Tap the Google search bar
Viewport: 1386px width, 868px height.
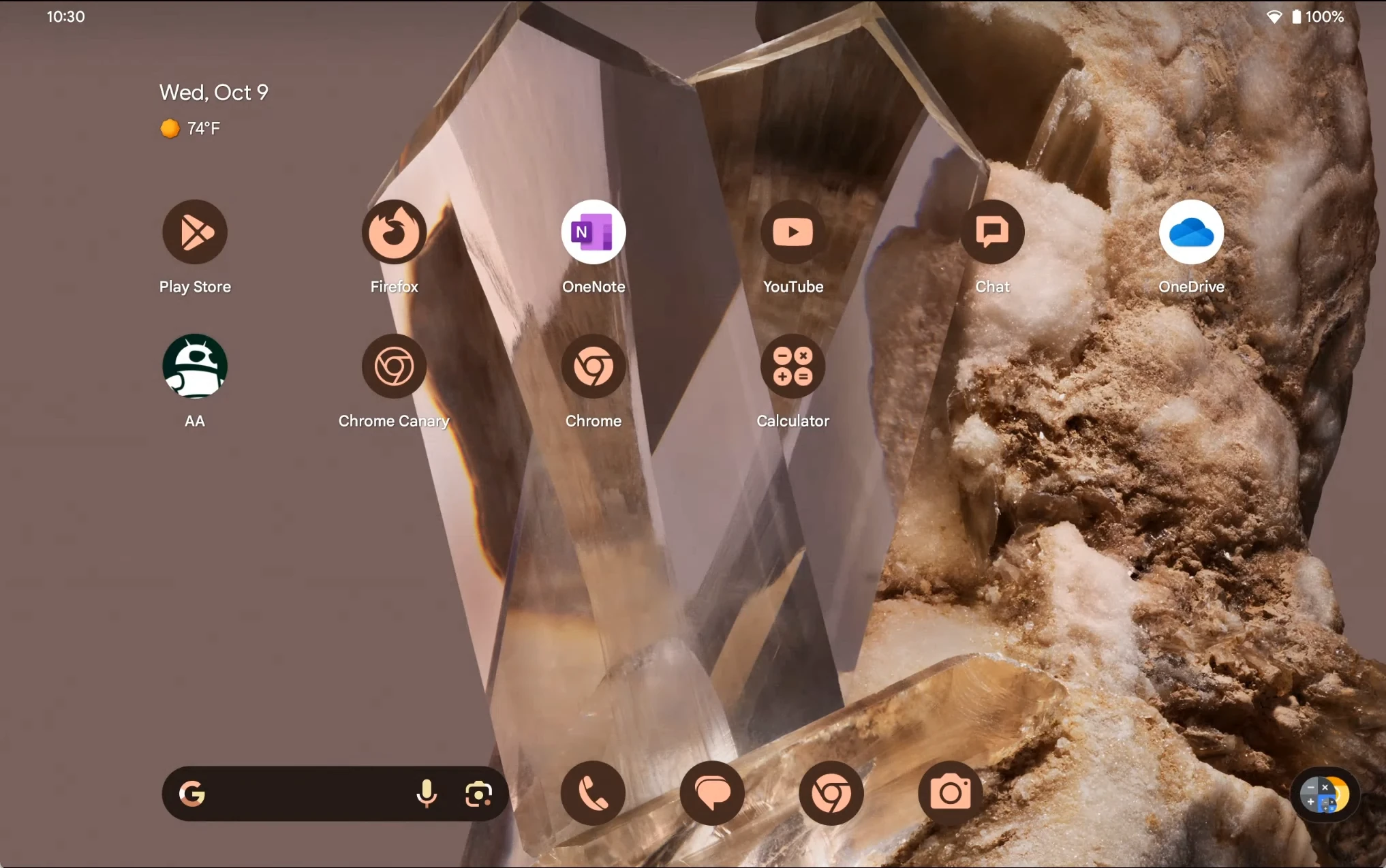coord(300,794)
